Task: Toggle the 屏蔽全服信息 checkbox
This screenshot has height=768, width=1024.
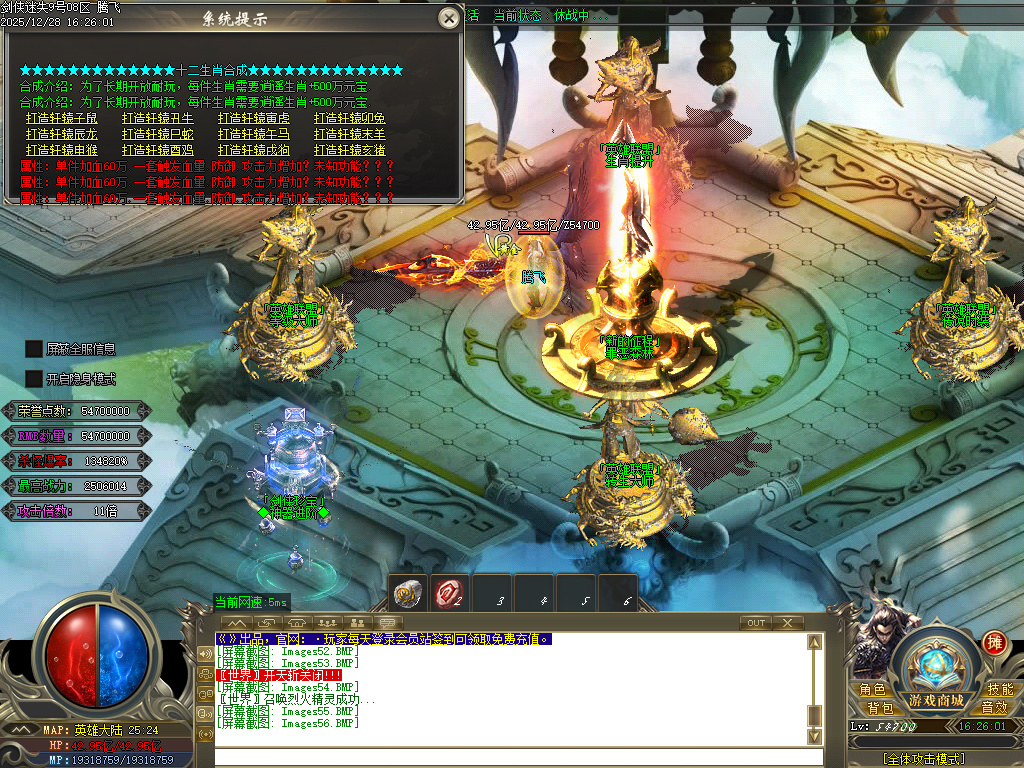Action: coord(34,349)
